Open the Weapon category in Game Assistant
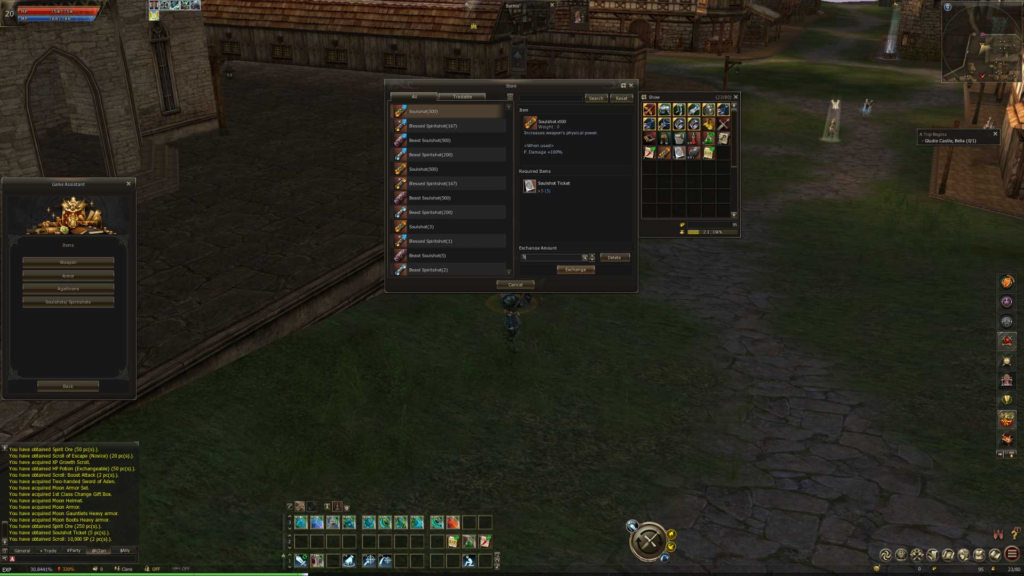 pyautogui.click(x=68, y=262)
